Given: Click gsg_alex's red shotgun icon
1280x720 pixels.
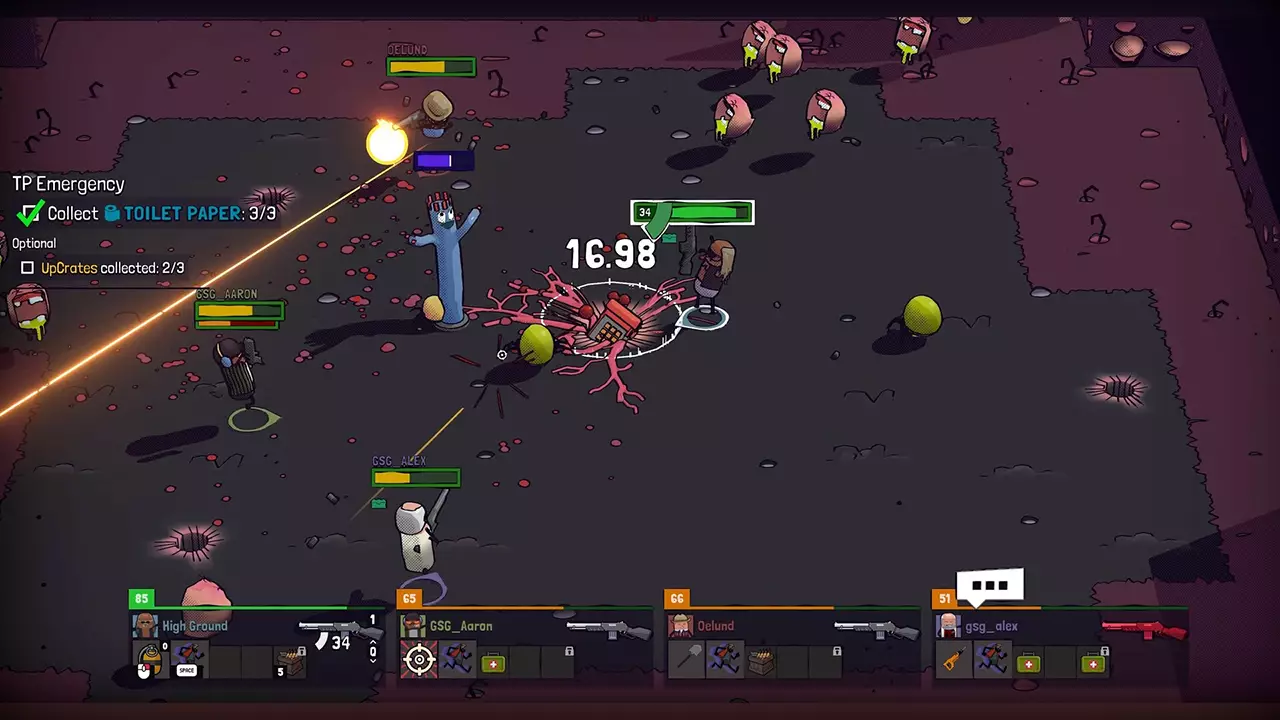Looking at the screenshot, I should click(x=1144, y=629).
